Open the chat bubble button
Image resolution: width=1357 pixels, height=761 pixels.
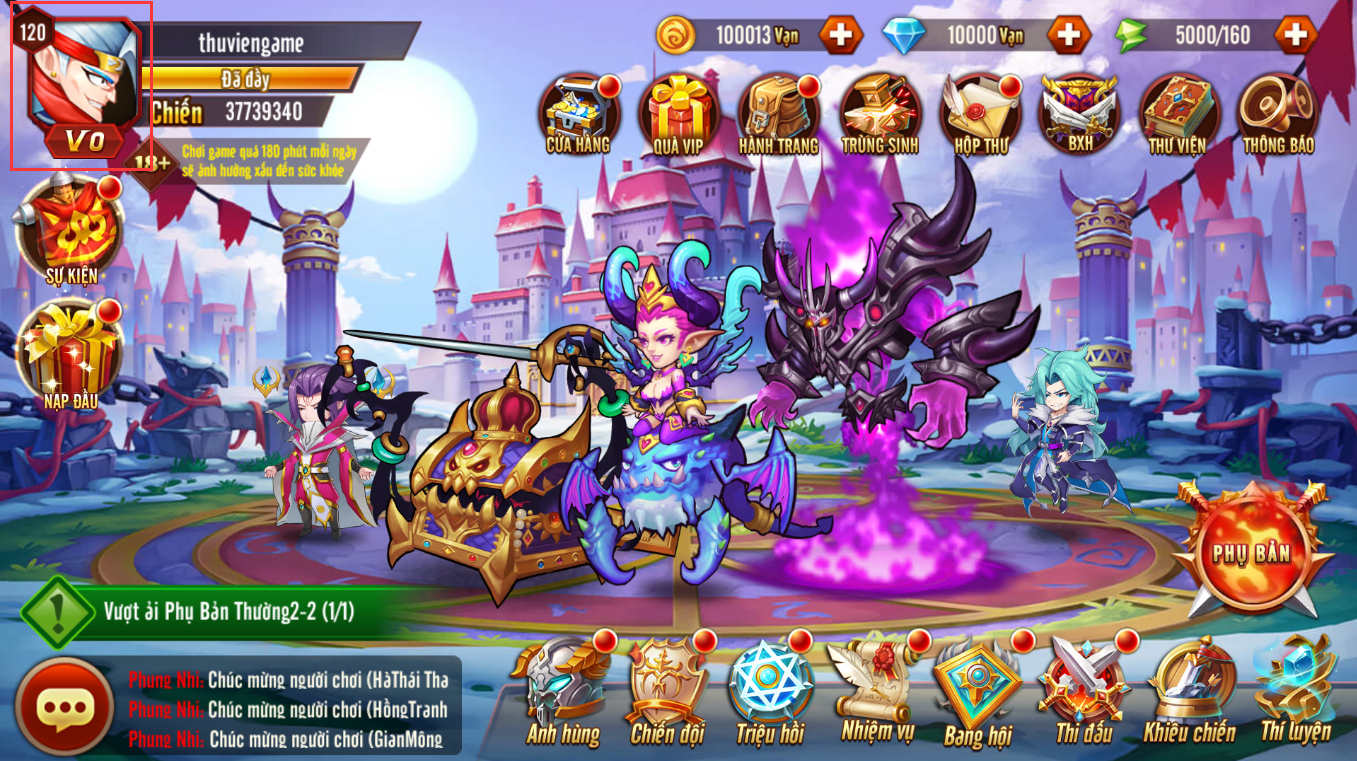coord(64,708)
